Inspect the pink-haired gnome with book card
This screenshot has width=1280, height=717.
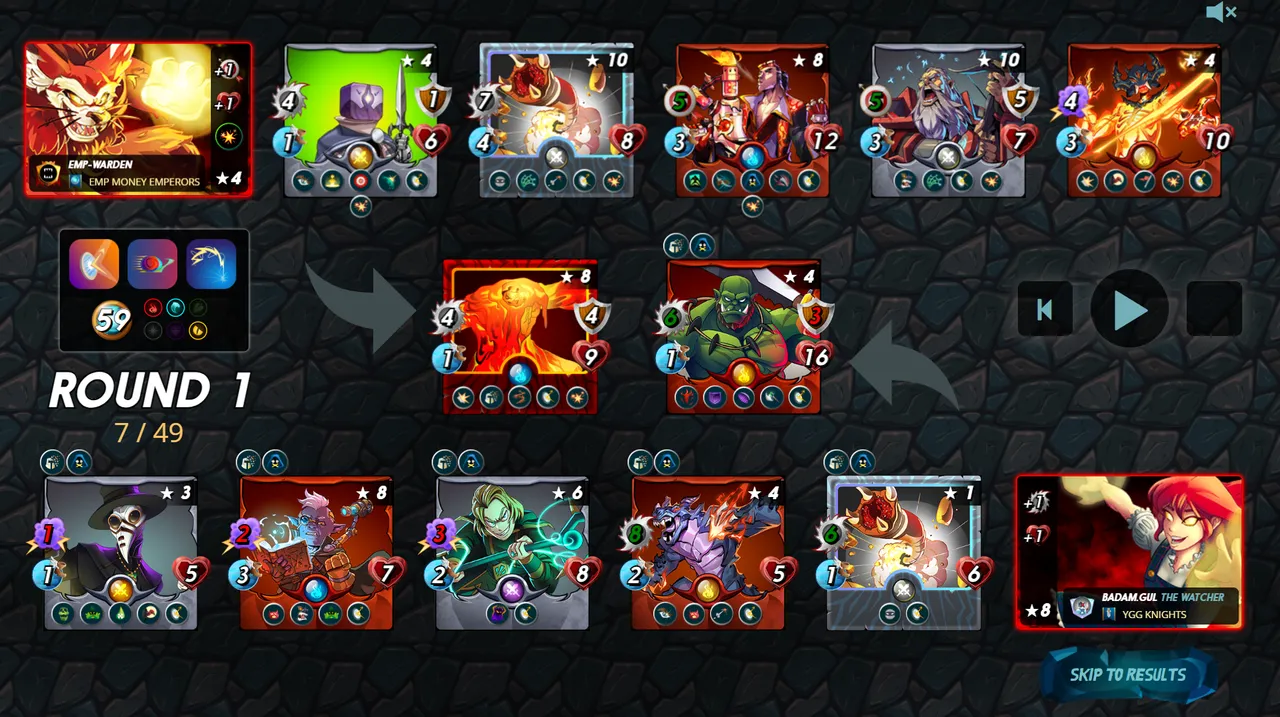click(x=316, y=552)
